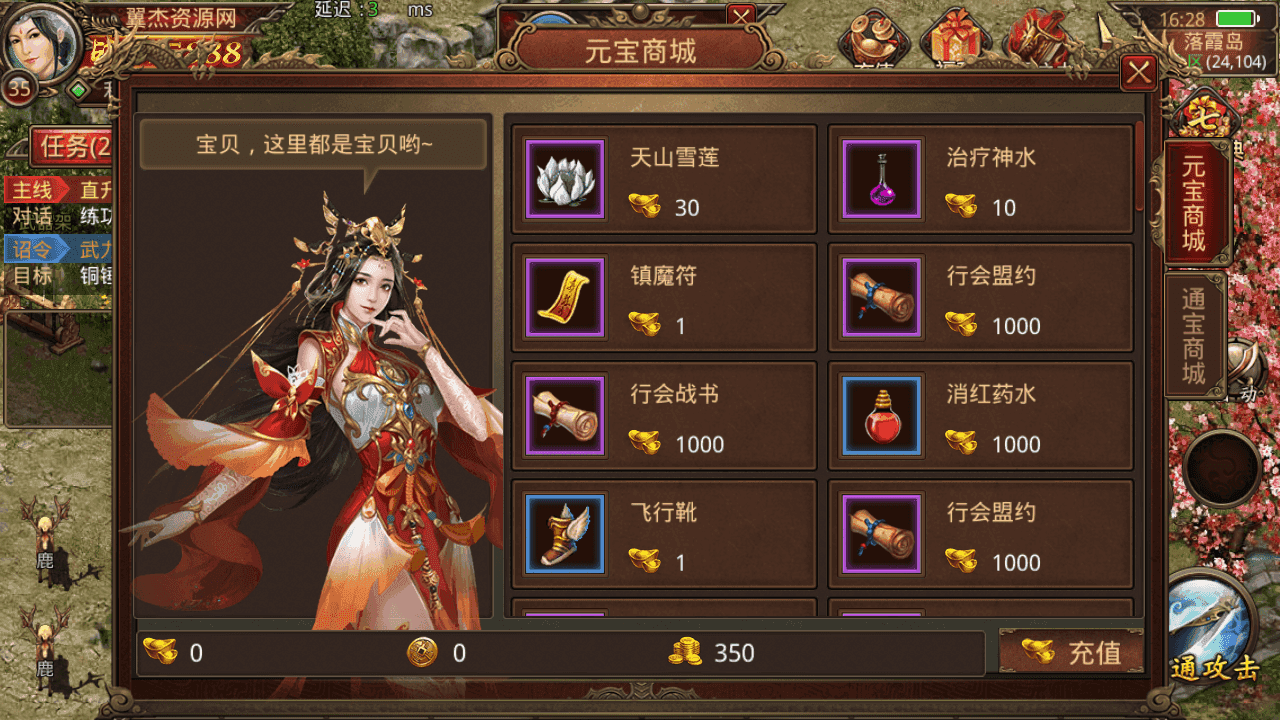This screenshot has width=1280, height=720.
Task: Select the 消红药水 red bottle icon
Action: click(x=880, y=415)
